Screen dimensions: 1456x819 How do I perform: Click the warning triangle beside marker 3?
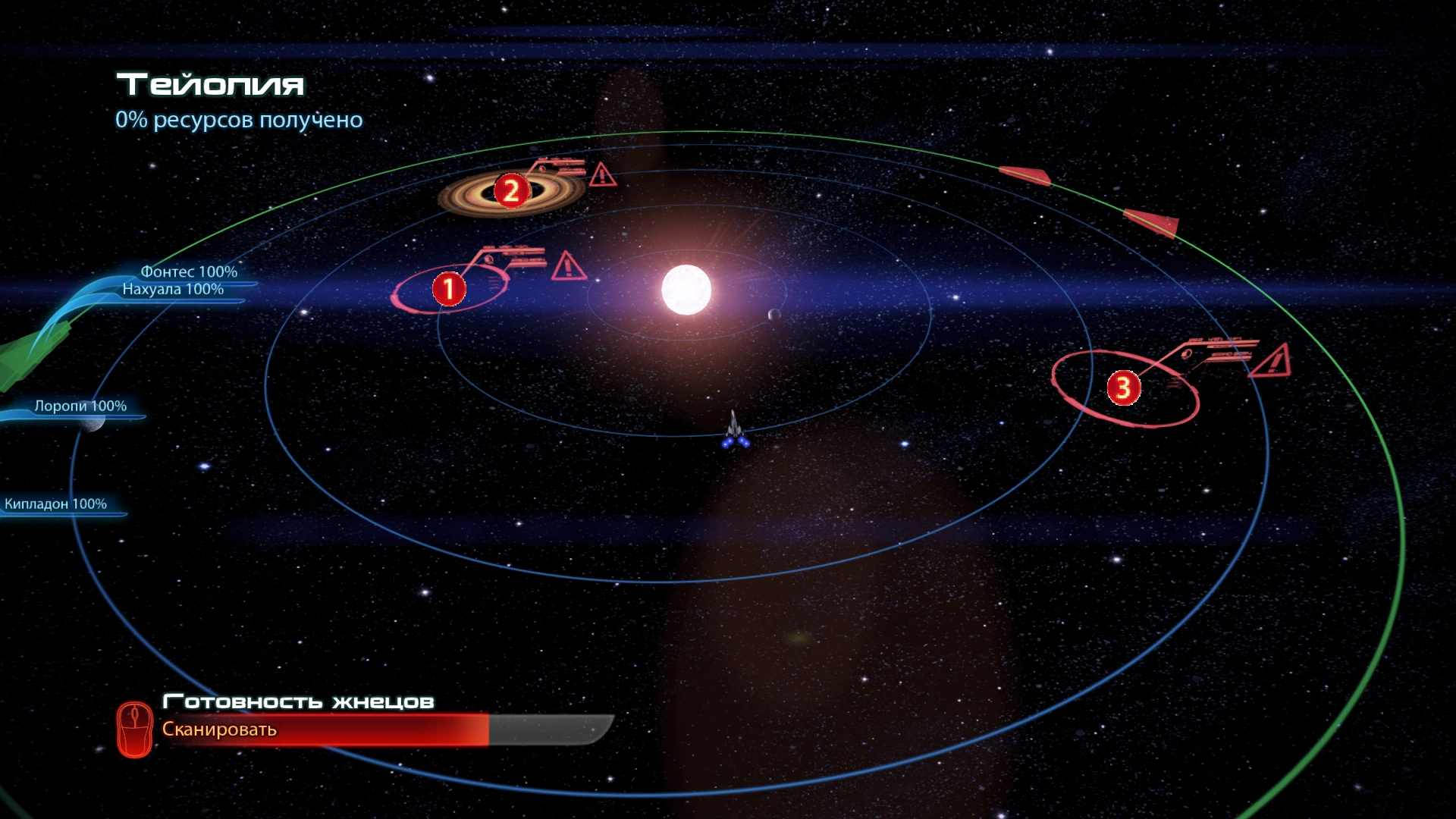click(x=1272, y=361)
